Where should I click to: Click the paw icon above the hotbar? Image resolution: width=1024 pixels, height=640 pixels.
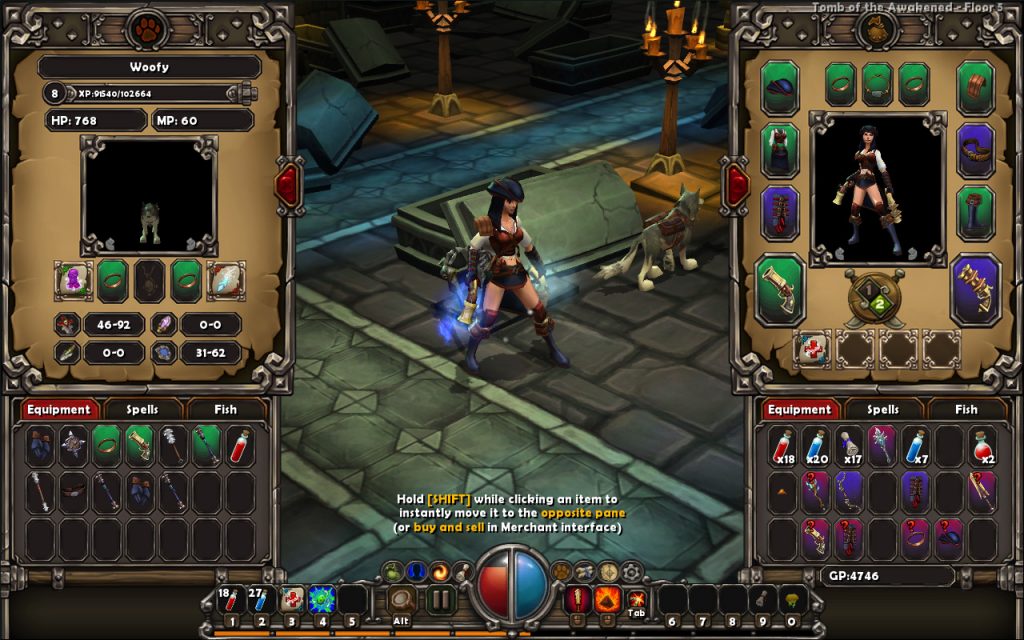[x=561, y=571]
